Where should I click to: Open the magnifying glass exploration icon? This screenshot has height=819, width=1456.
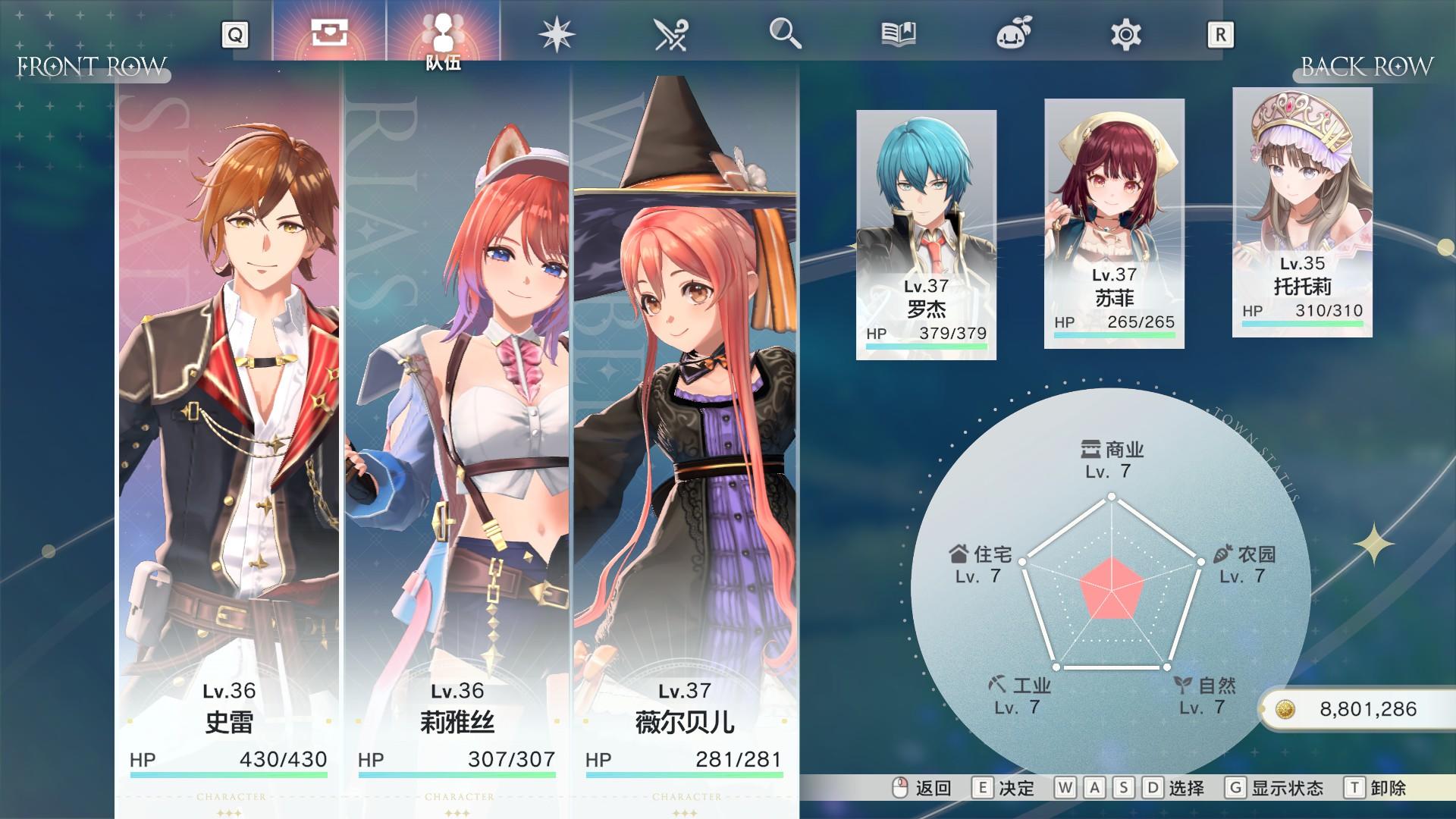[x=786, y=33]
